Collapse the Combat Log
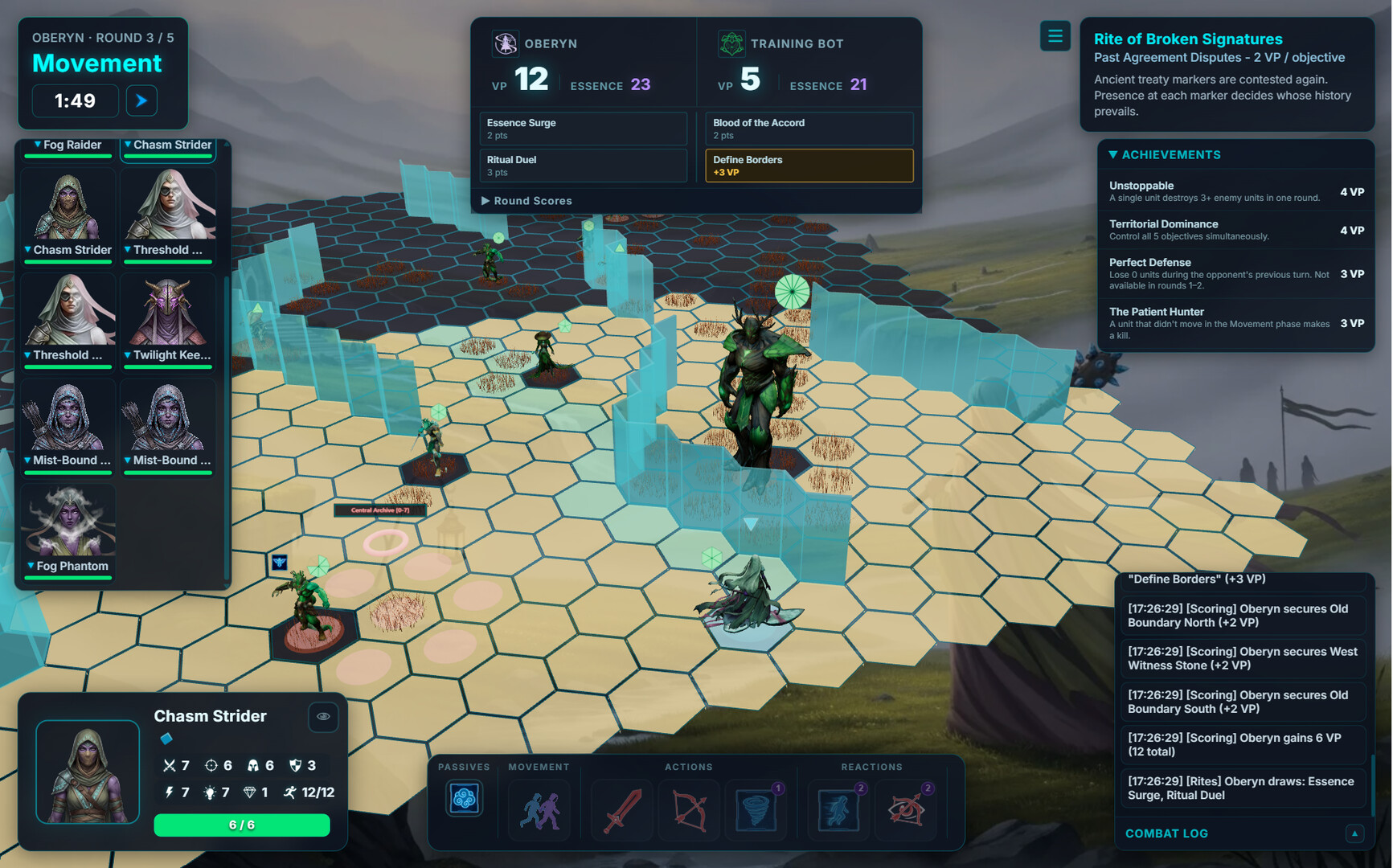 (x=1354, y=833)
